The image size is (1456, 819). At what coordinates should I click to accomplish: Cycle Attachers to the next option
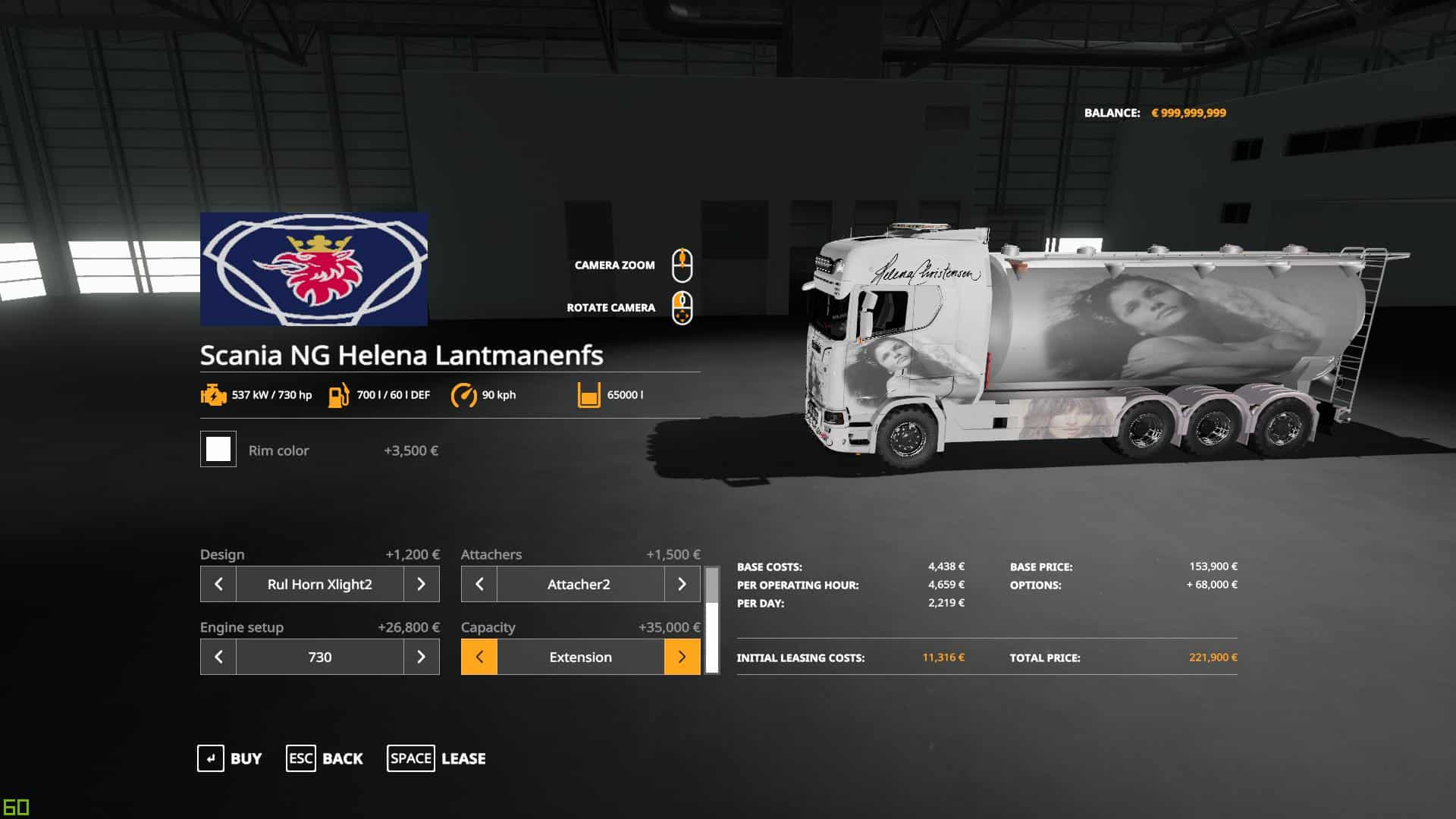[x=682, y=584]
